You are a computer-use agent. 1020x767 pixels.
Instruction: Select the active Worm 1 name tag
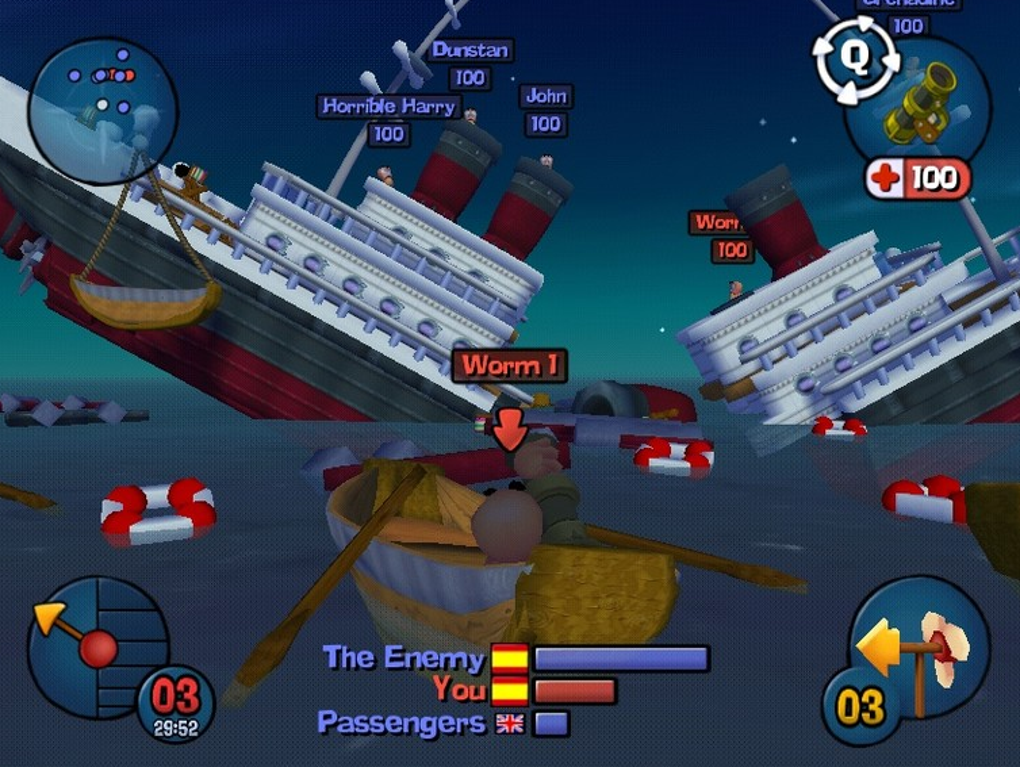tap(509, 365)
